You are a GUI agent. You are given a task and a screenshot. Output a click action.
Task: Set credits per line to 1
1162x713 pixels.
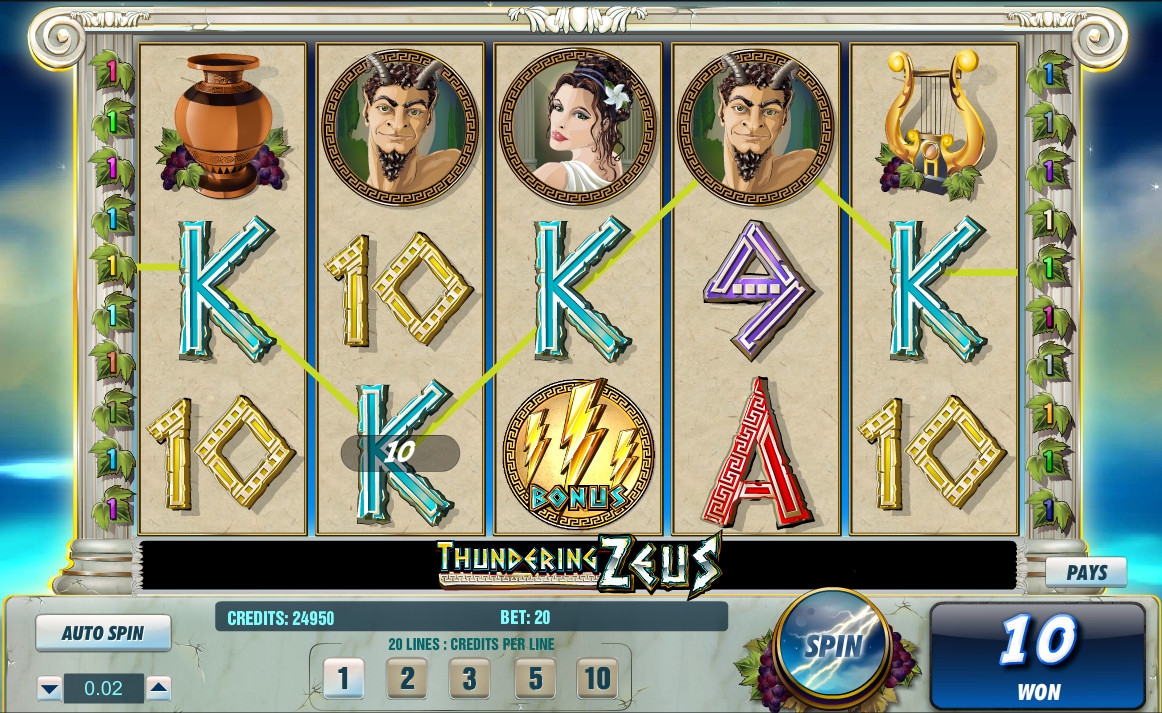click(x=343, y=679)
